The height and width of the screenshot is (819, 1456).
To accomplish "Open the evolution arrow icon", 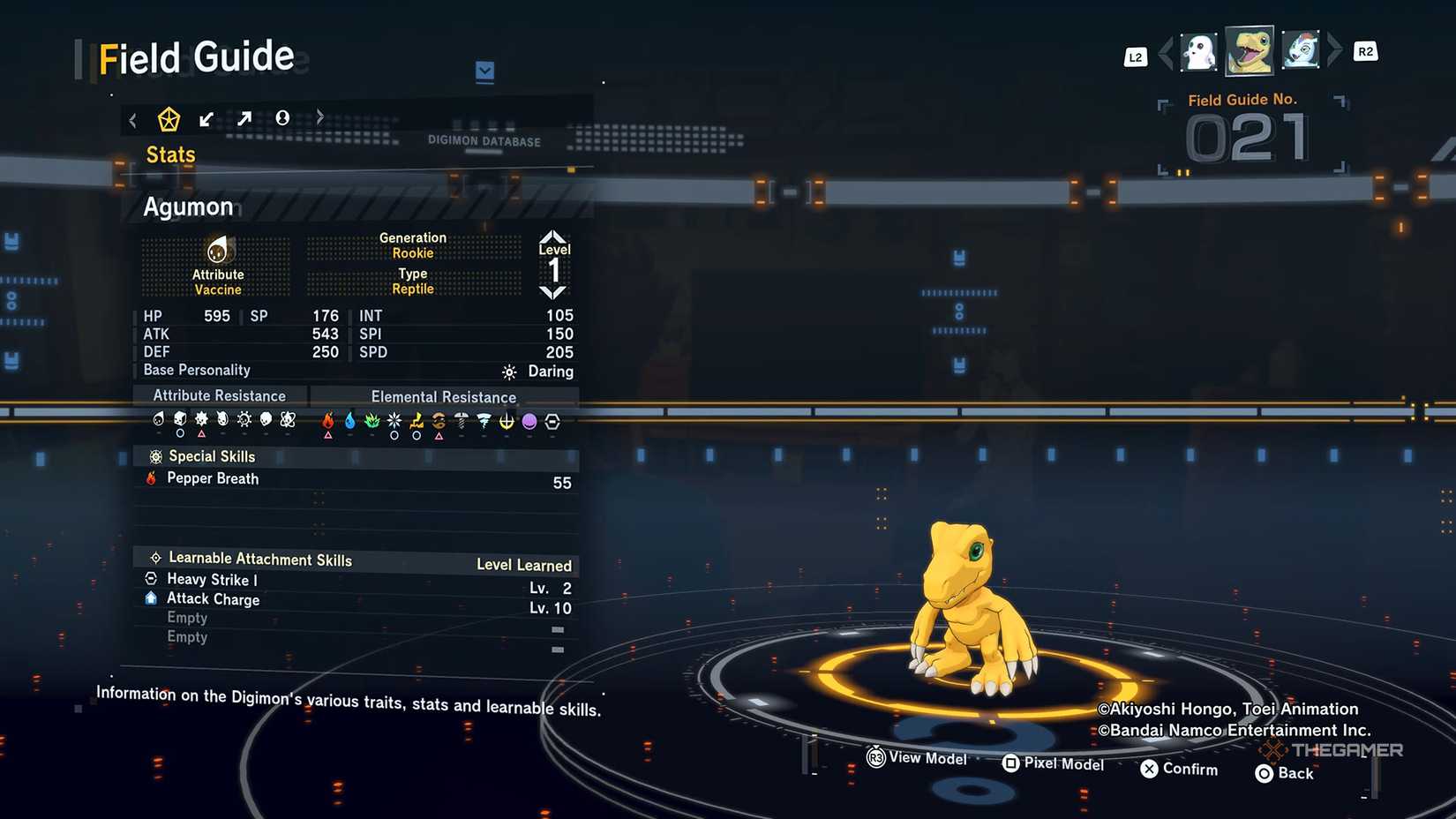I will pos(244,117).
